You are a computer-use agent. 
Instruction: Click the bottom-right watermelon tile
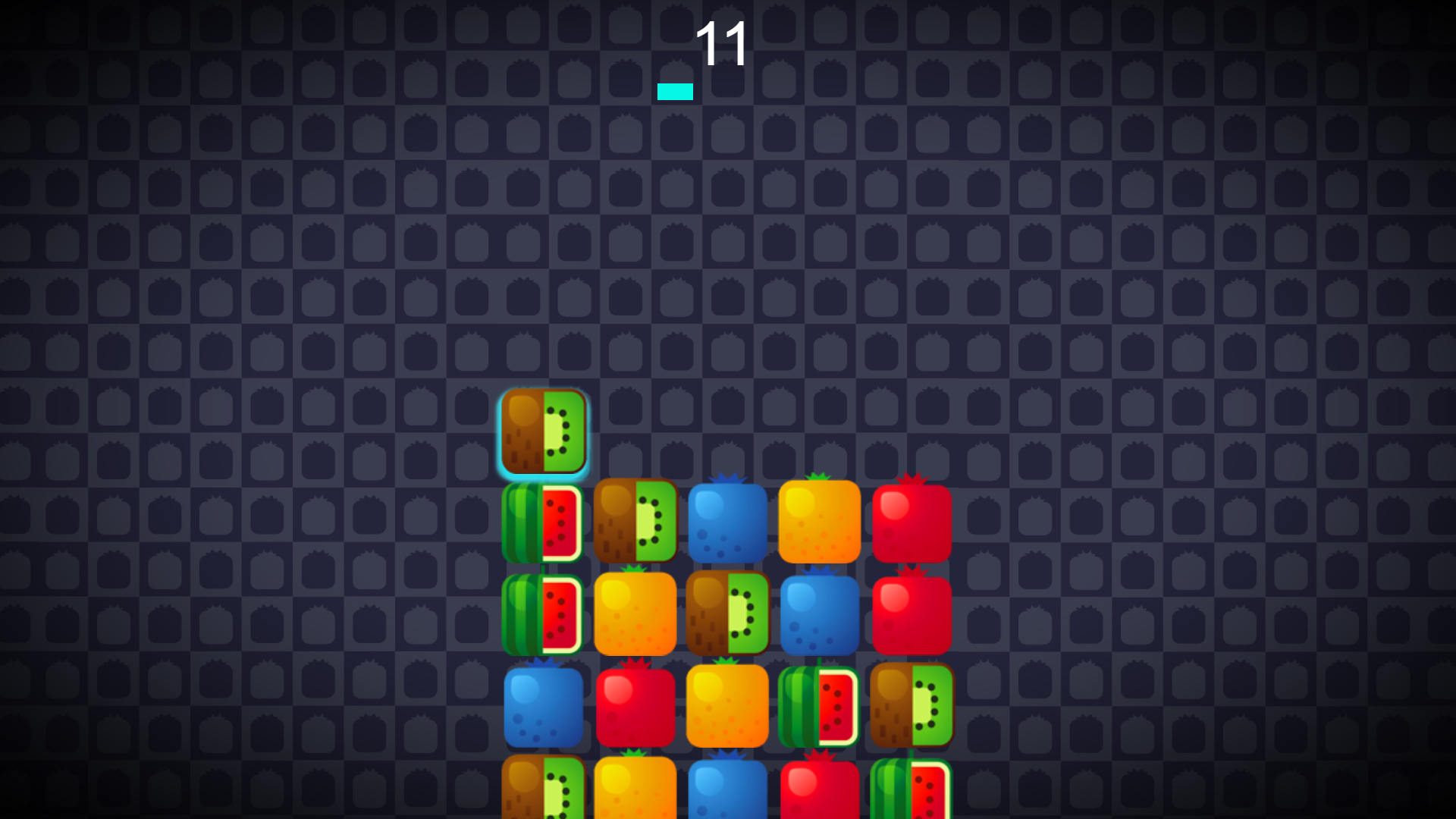click(910, 796)
